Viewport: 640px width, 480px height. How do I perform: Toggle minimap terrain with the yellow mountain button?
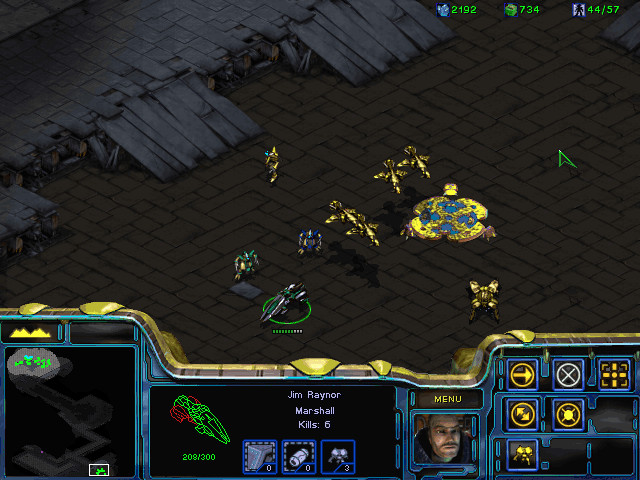[31, 331]
